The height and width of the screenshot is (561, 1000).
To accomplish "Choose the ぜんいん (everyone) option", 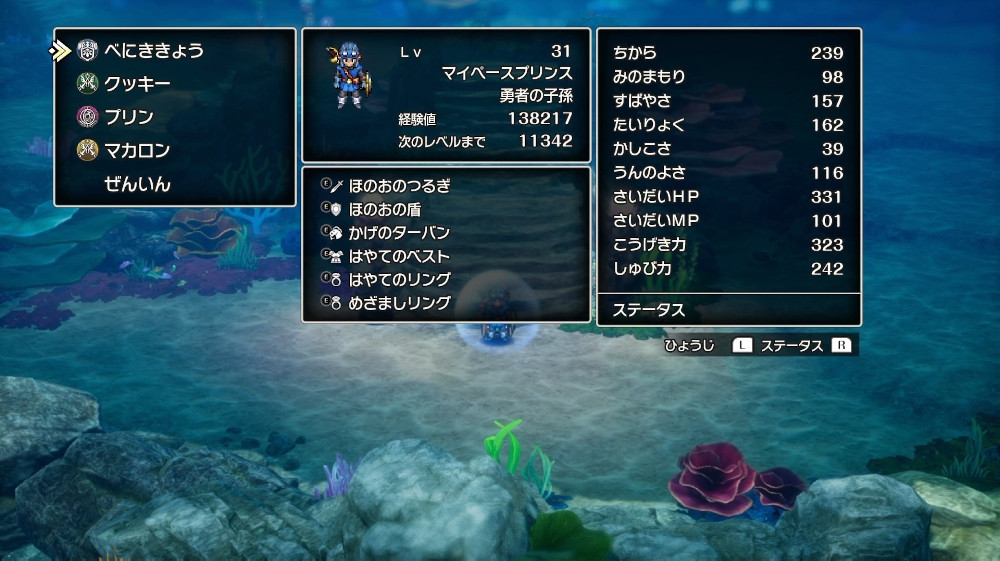I will (x=137, y=184).
